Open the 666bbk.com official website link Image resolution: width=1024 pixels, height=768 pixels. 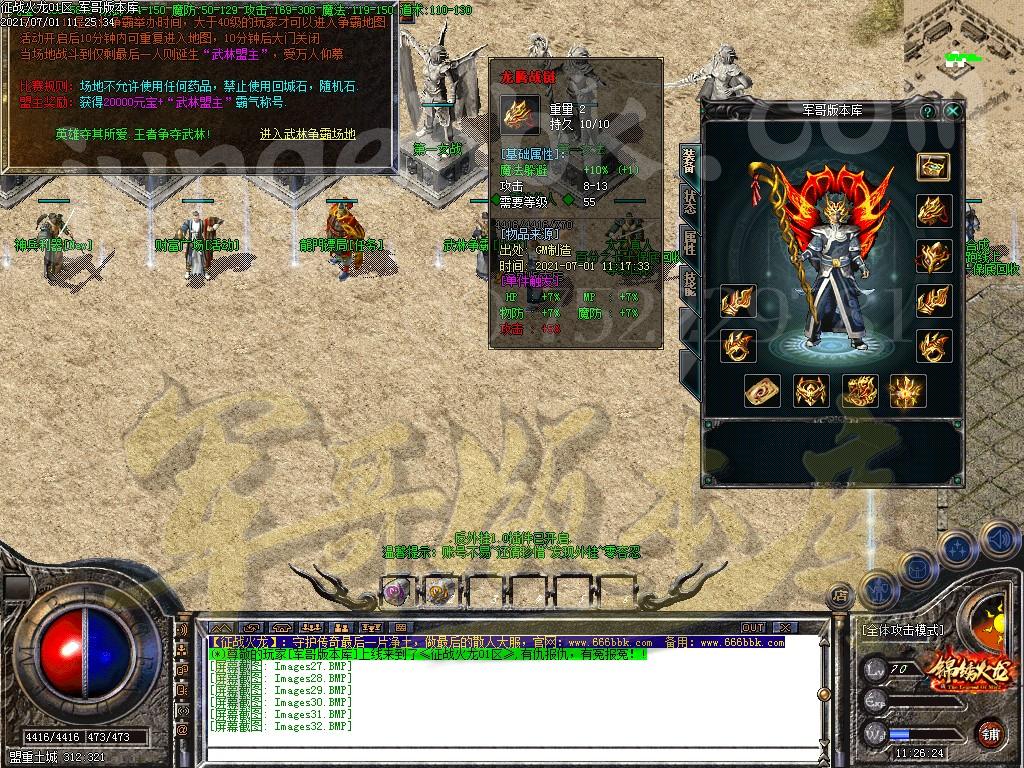[x=611, y=642]
